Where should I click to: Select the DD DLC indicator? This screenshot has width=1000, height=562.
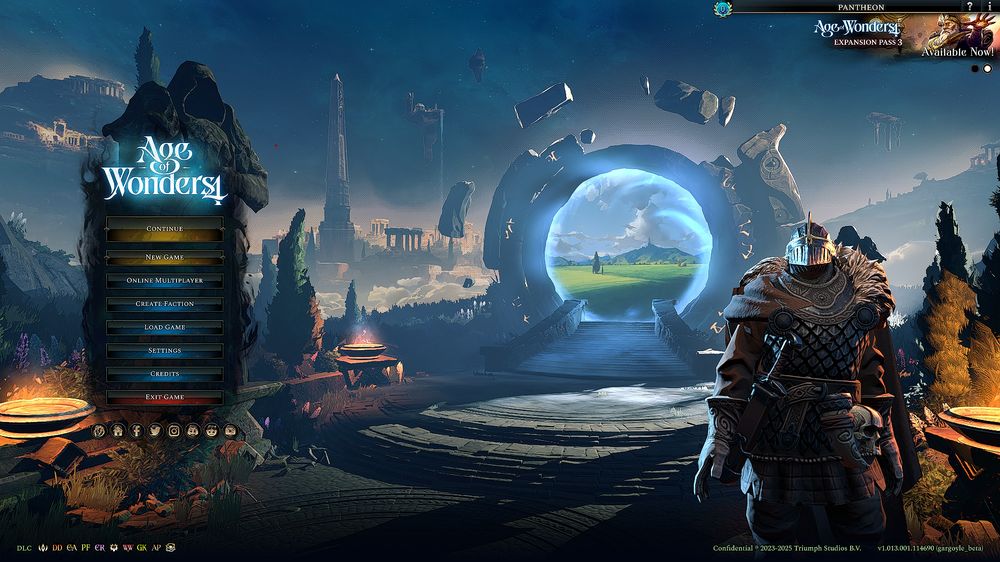coord(57,548)
